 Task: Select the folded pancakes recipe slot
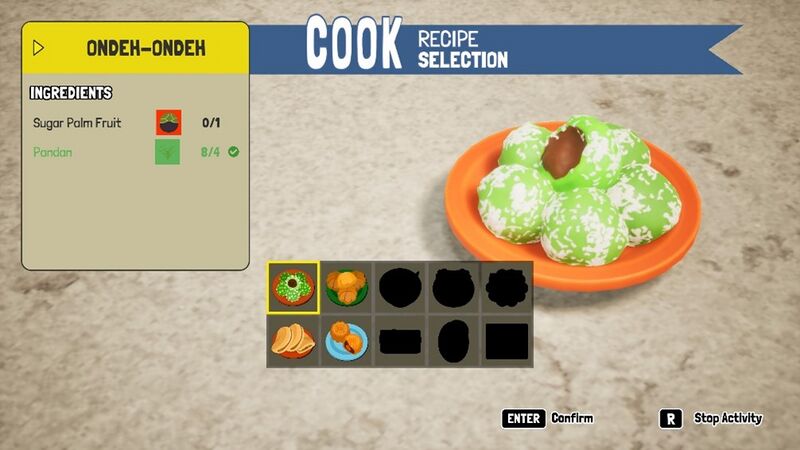tap(293, 341)
